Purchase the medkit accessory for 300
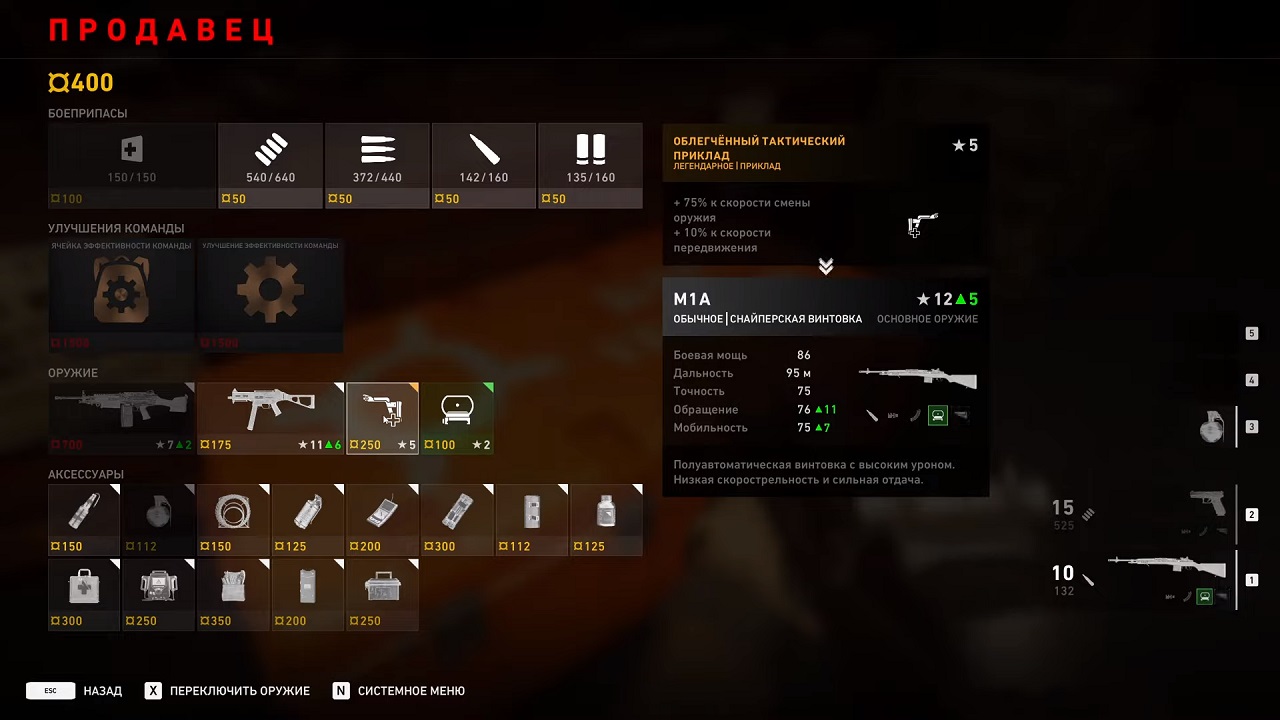The height and width of the screenshot is (720, 1280). point(84,594)
